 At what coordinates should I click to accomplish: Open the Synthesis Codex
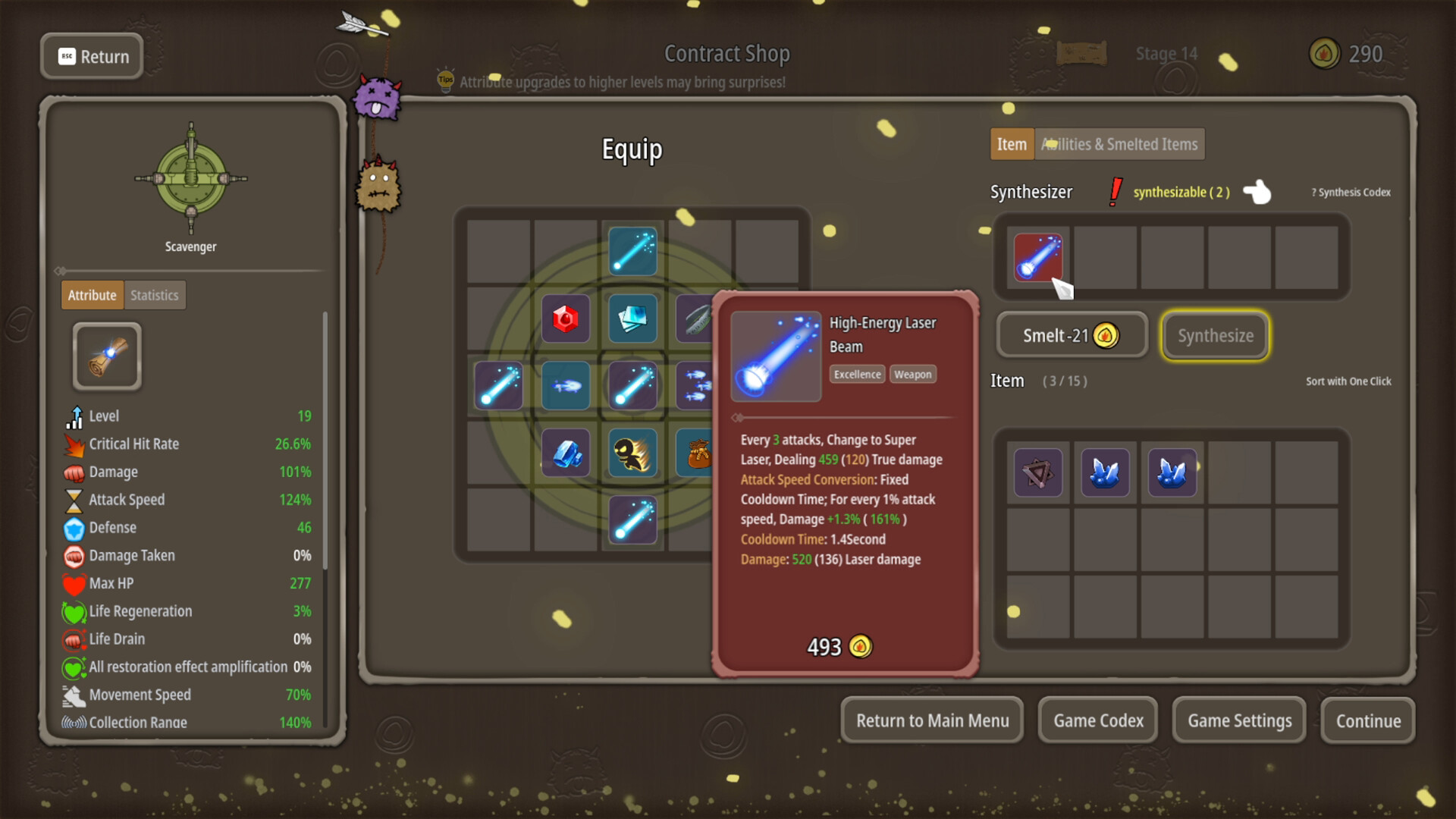tap(1350, 192)
